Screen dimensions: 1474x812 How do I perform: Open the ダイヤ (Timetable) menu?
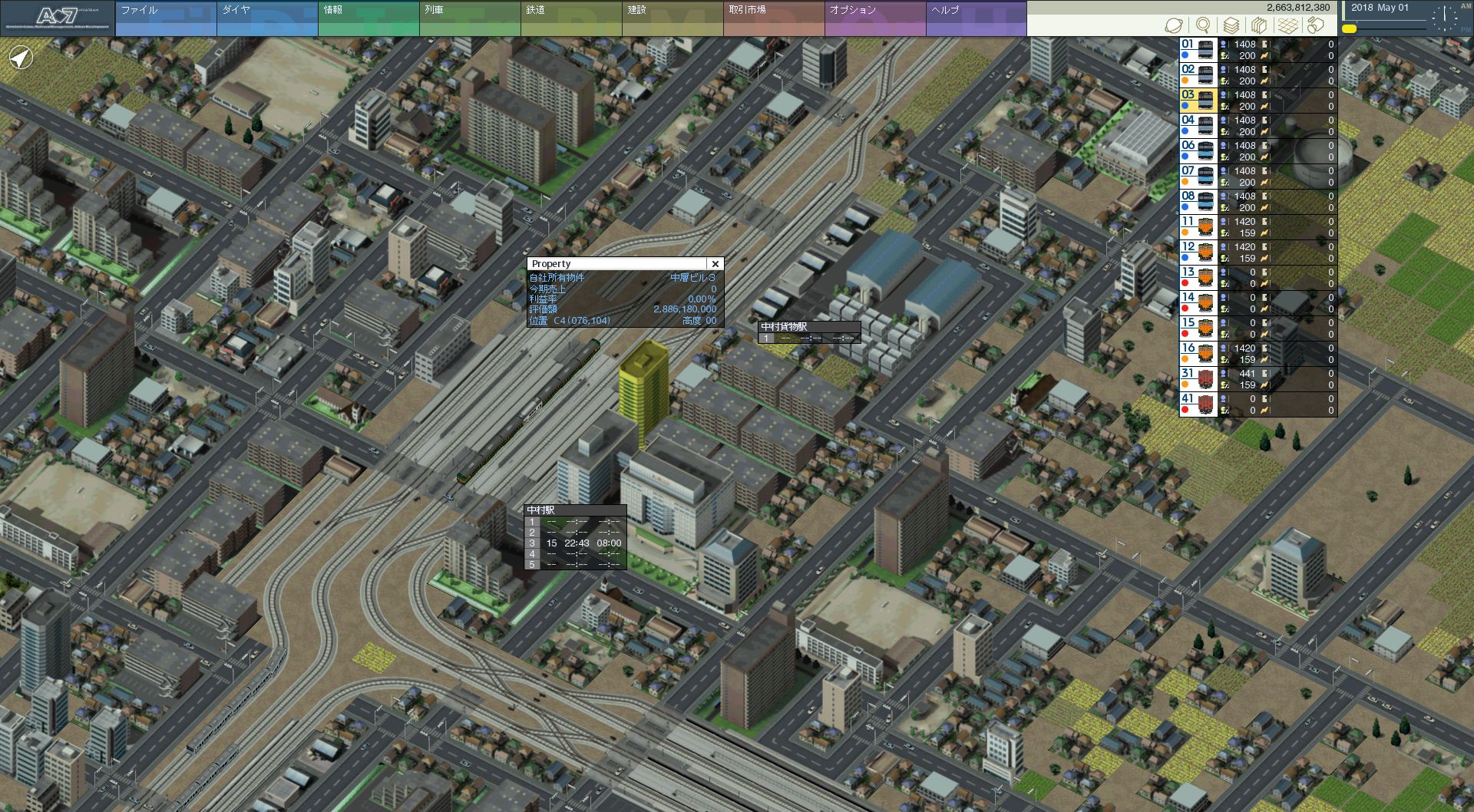266,18
